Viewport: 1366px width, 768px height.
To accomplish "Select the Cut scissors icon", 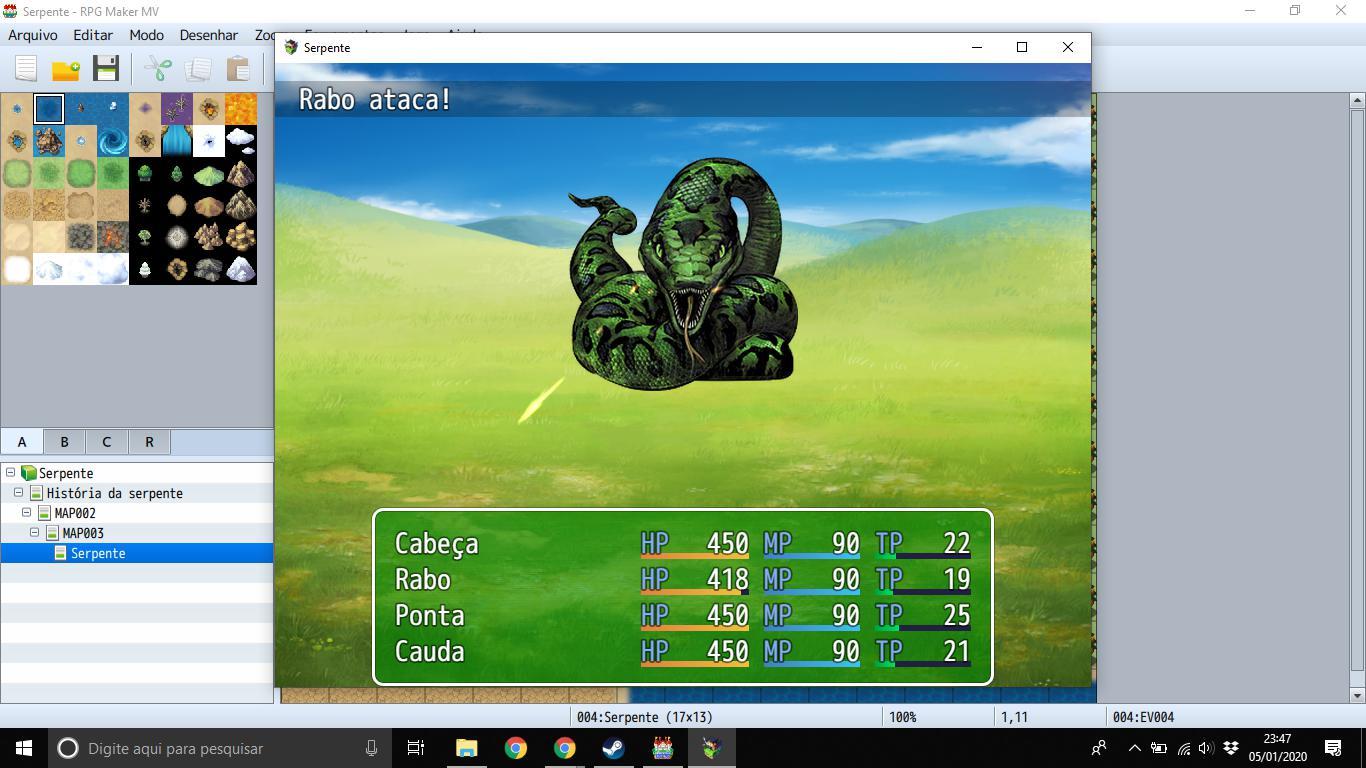I will tap(156, 69).
